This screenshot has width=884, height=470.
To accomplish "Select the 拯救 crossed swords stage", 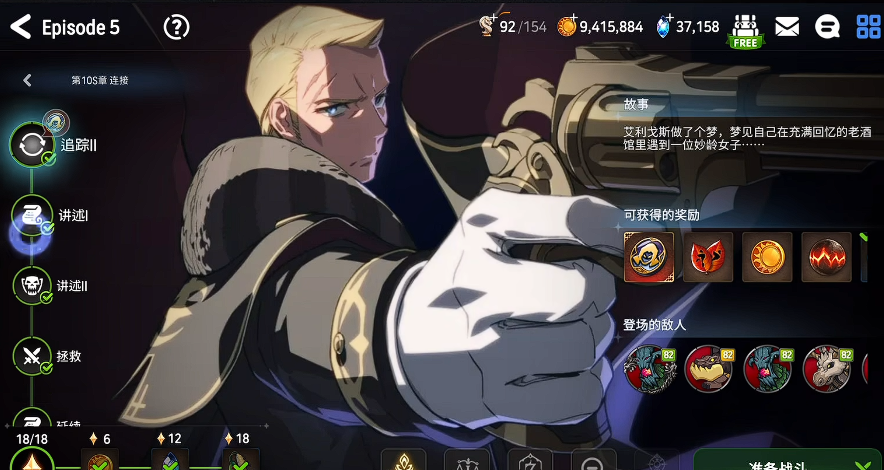I will [x=32, y=354].
